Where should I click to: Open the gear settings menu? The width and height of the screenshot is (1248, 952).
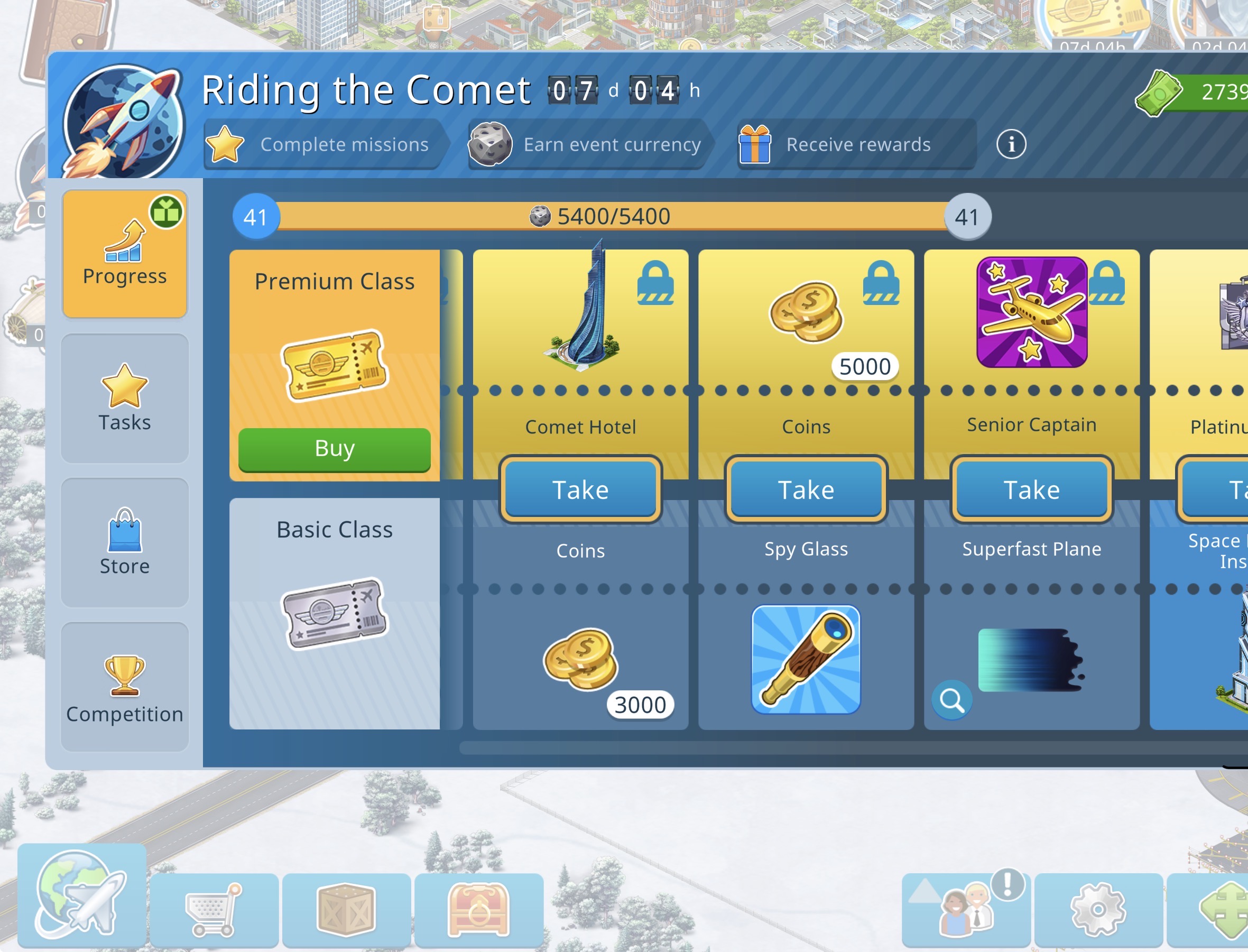click(x=1098, y=910)
